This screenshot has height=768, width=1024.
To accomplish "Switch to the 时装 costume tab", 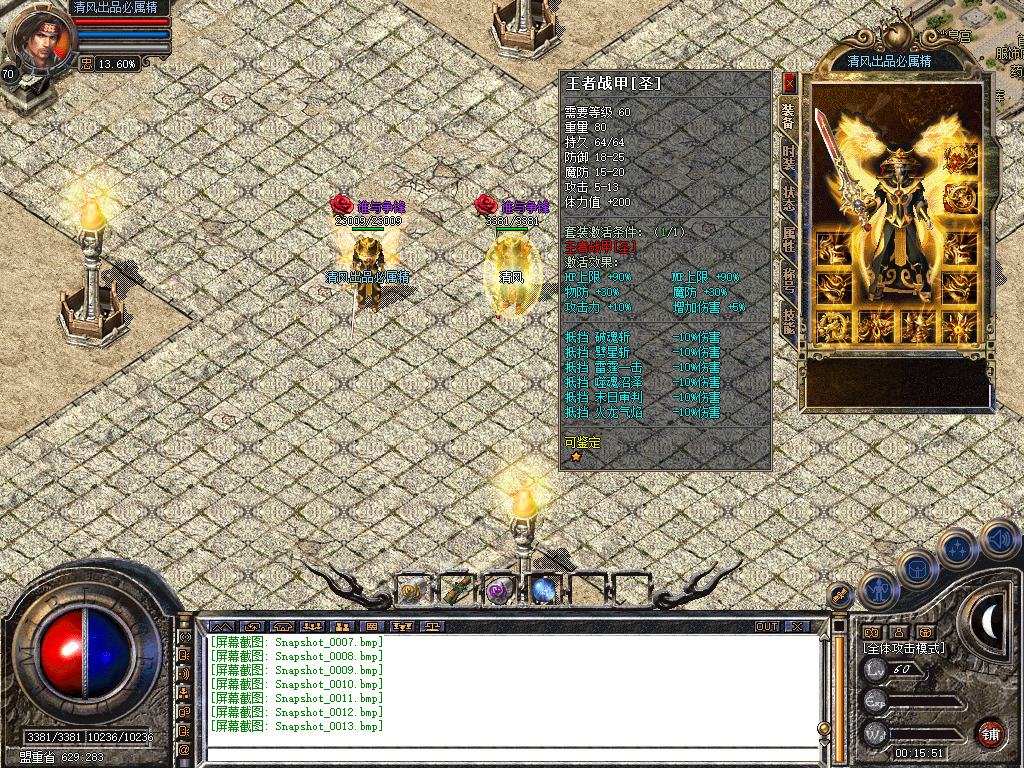I will tap(789, 158).
